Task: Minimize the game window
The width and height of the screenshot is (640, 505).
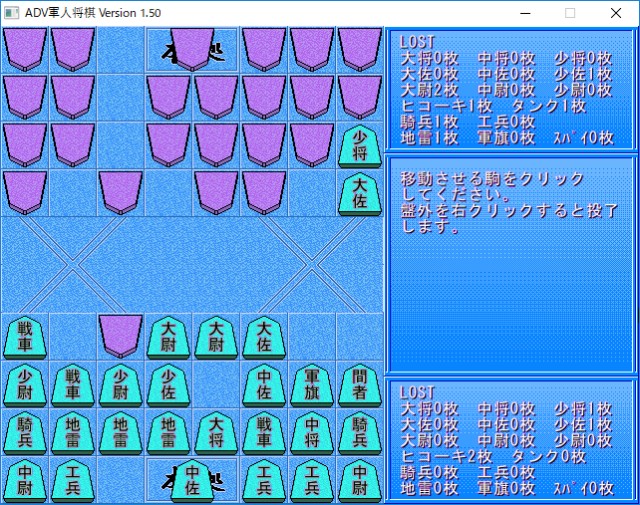Action: [x=524, y=13]
